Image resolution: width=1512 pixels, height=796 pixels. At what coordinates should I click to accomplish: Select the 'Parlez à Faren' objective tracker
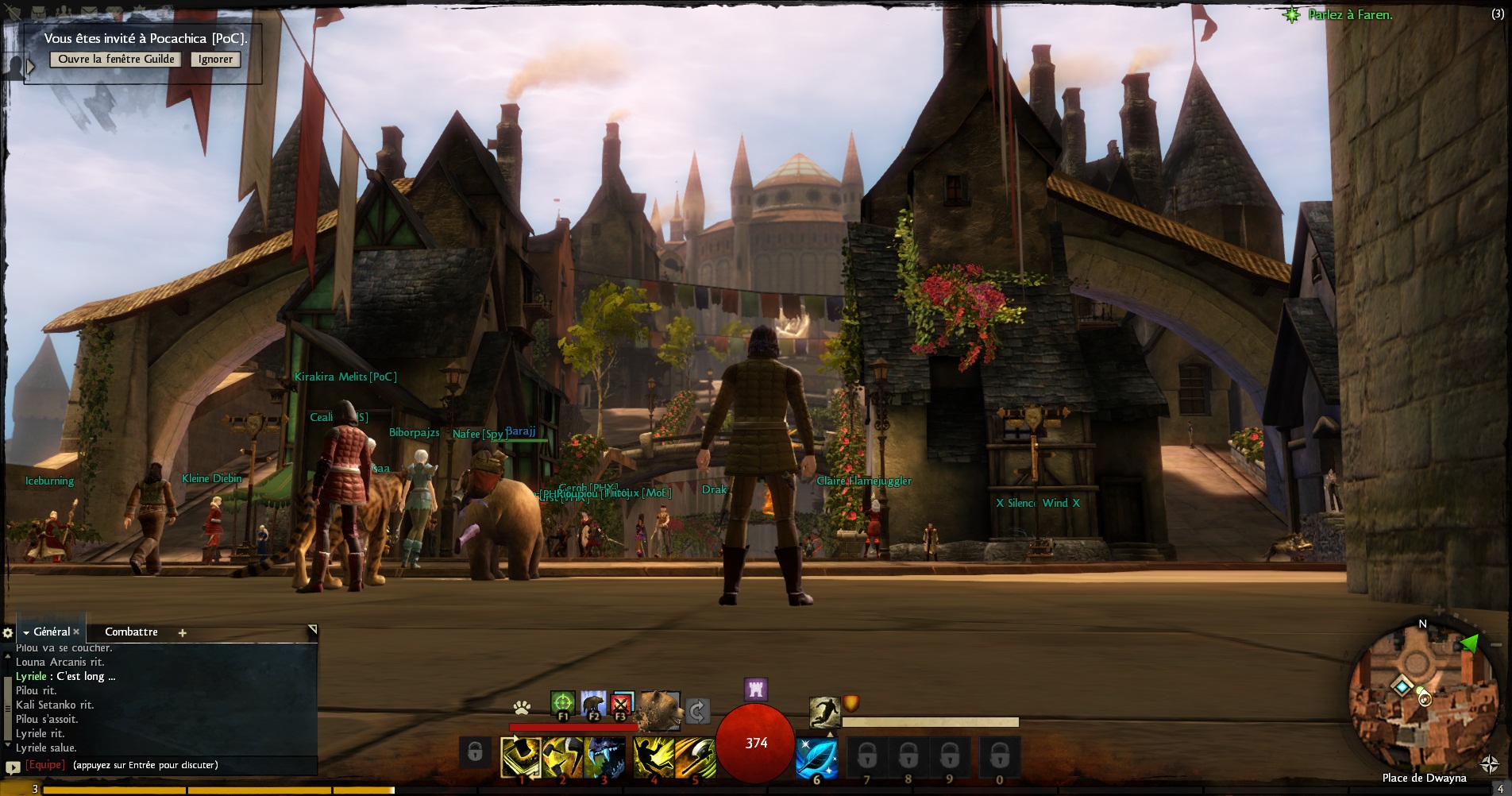[1350, 14]
